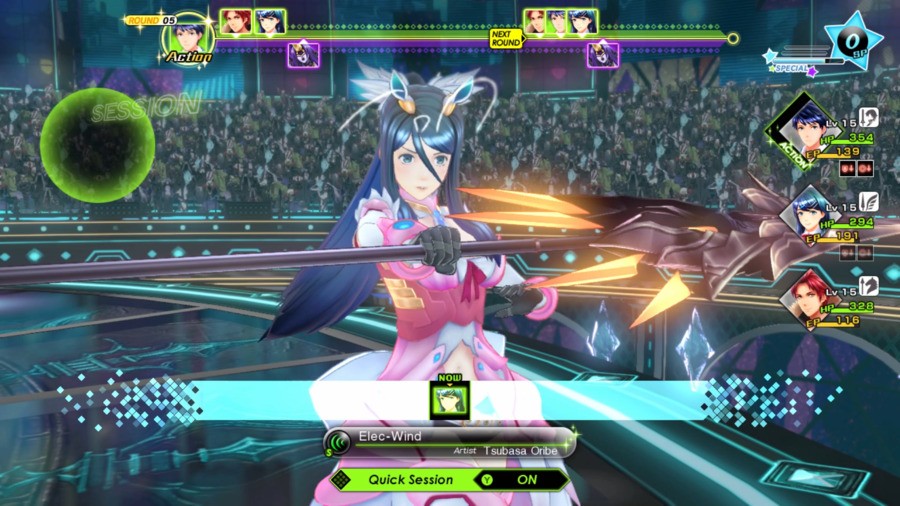Click the red-haired portrait in the current round

236,22
